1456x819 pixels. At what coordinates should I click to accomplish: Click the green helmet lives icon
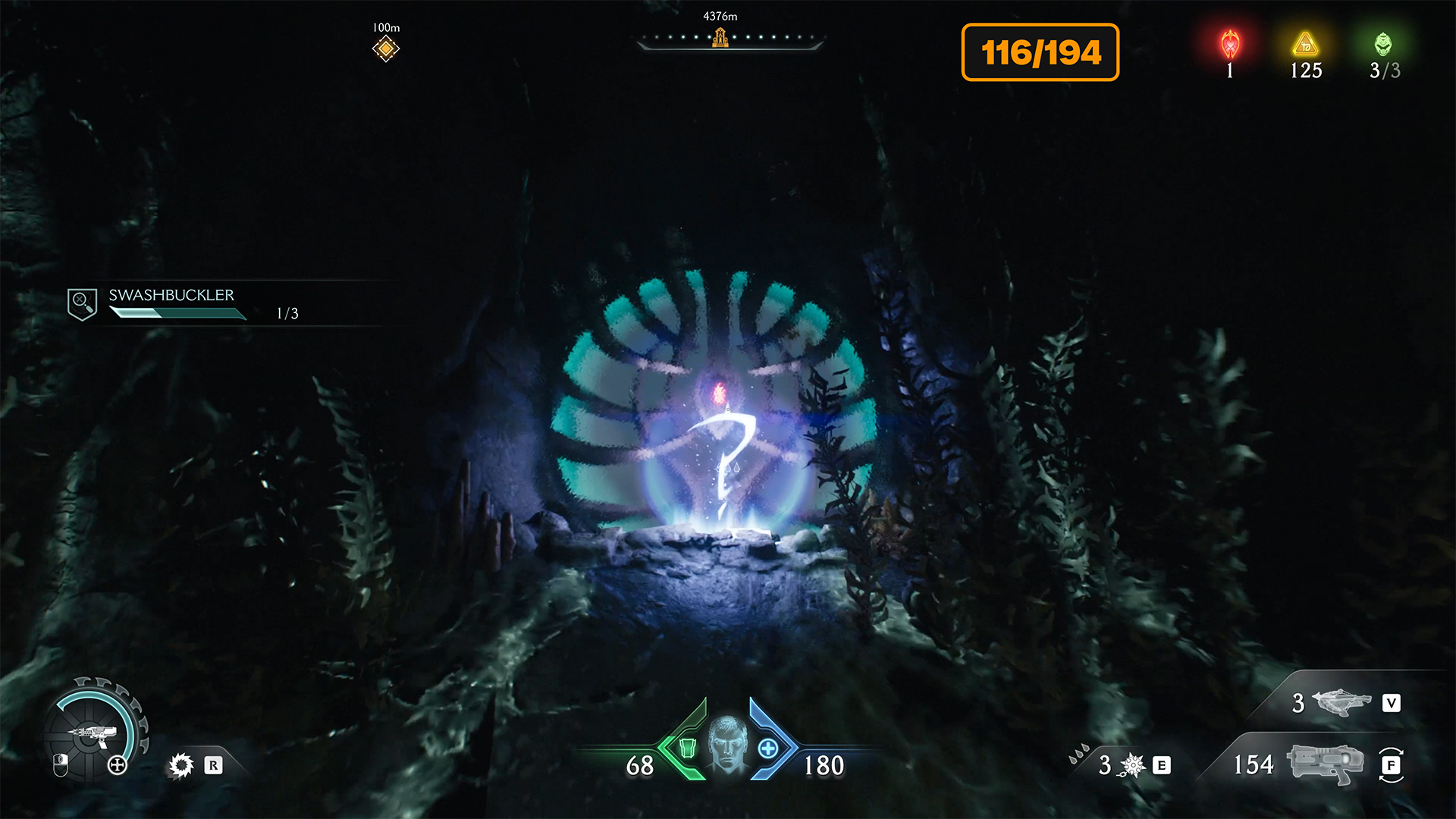[x=1383, y=45]
